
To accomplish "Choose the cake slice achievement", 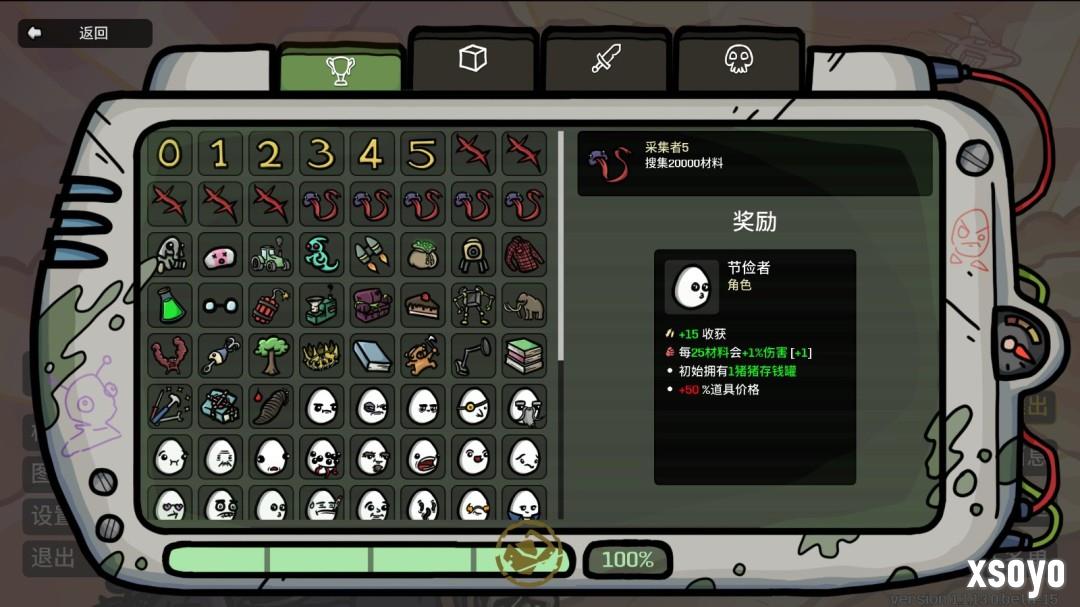I will [x=422, y=305].
